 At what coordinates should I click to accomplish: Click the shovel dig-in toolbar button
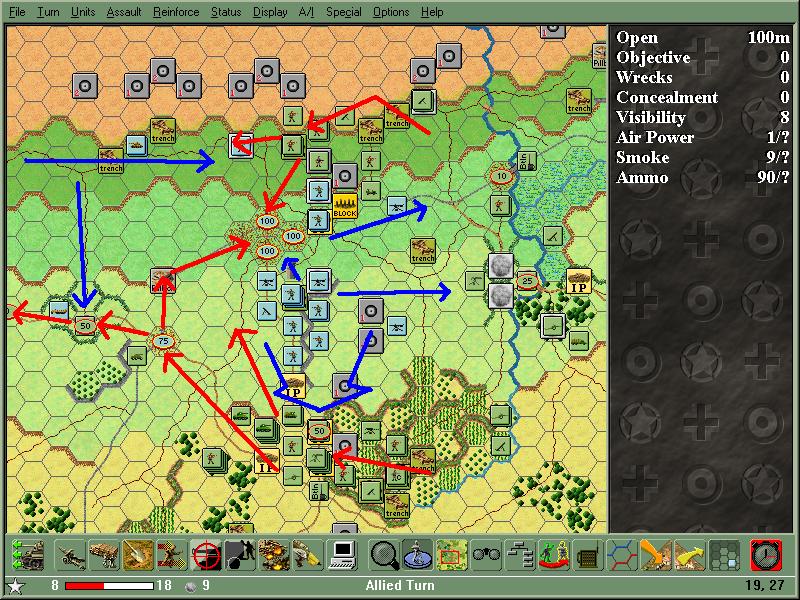pos(137,553)
